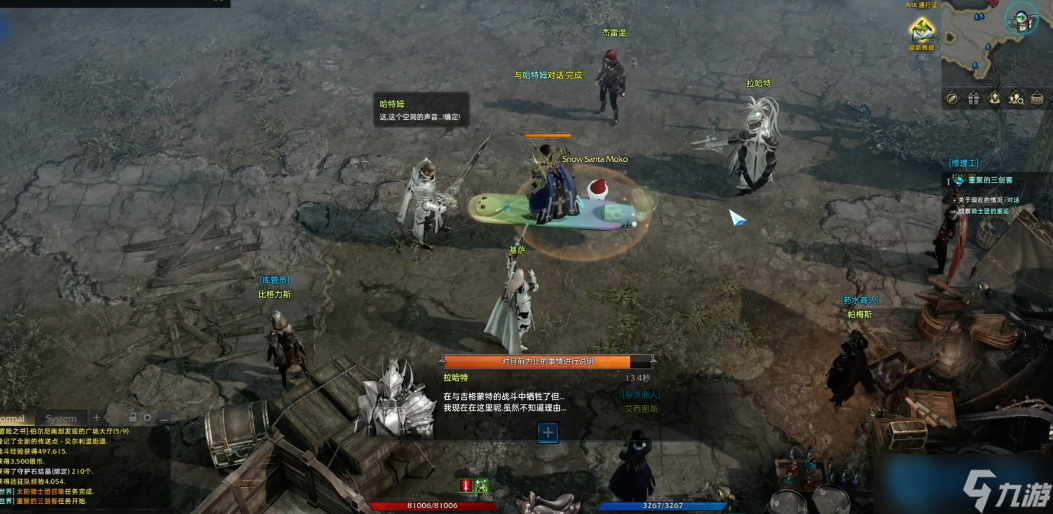The height and width of the screenshot is (514, 1053).
Task: Click the green buff icon
Action: point(481,485)
